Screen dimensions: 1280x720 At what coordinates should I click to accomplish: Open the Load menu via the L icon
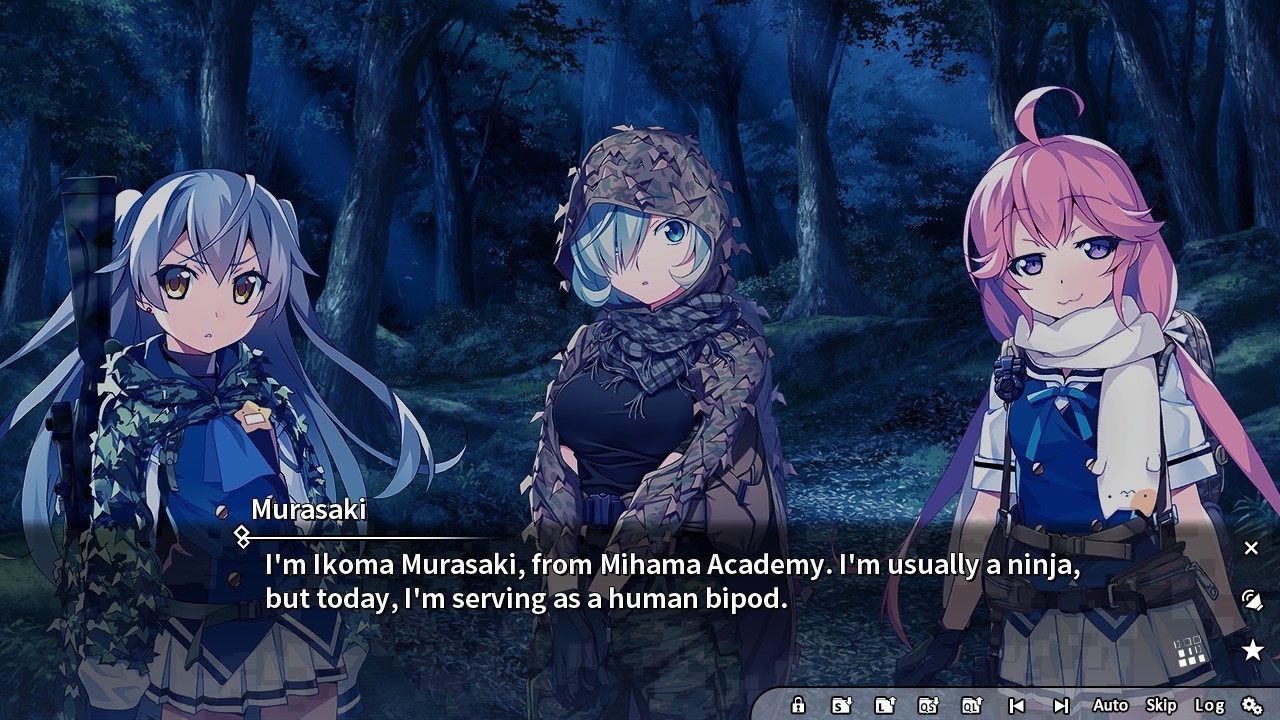[x=885, y=705]
